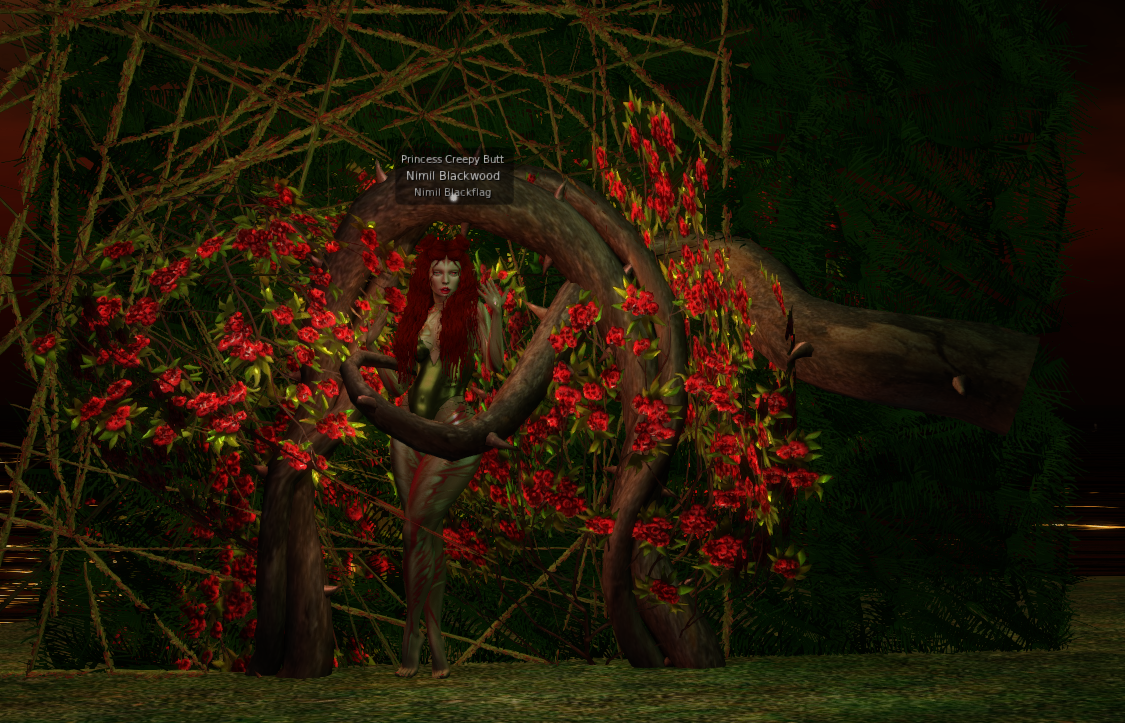
Task: Click the Nimil Blackwood avatar name tag
Action: [453, 176]
